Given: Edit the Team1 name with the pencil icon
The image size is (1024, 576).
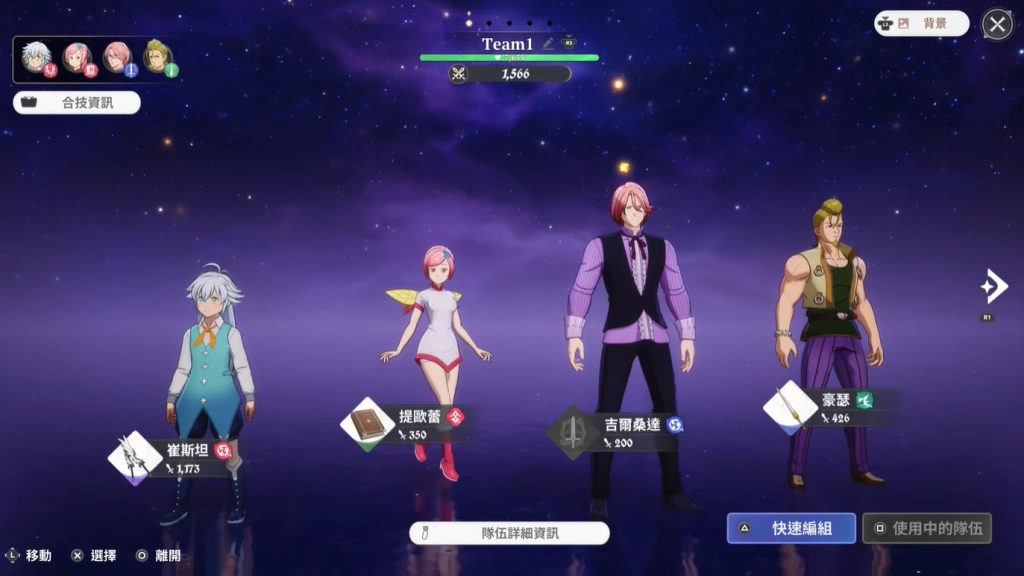Looking at the screenshot, I should tap(548, 43).
